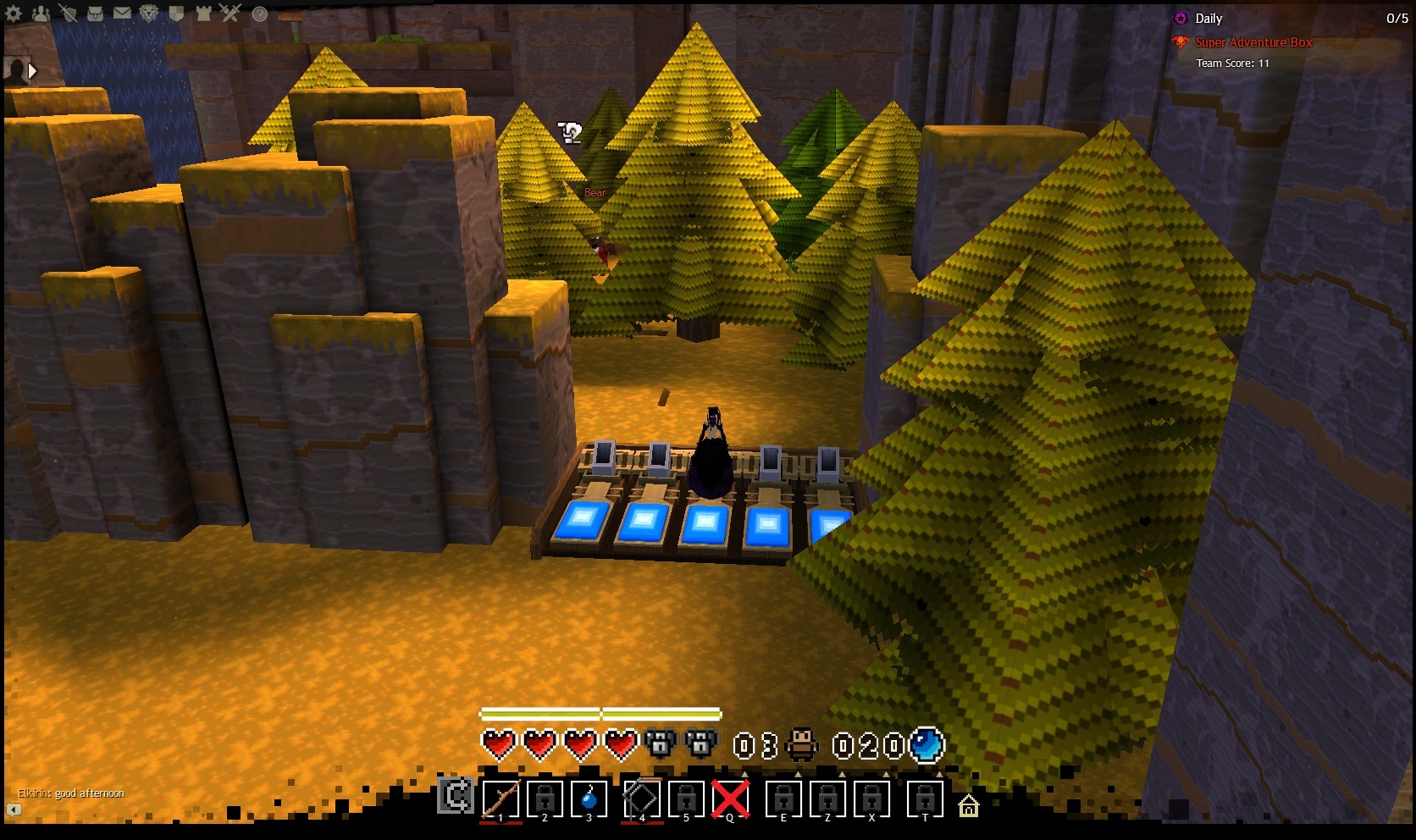This screenshot has height=840, width=1416.
Task: Open the mail envelope
Action: click(x=122, y=14)
